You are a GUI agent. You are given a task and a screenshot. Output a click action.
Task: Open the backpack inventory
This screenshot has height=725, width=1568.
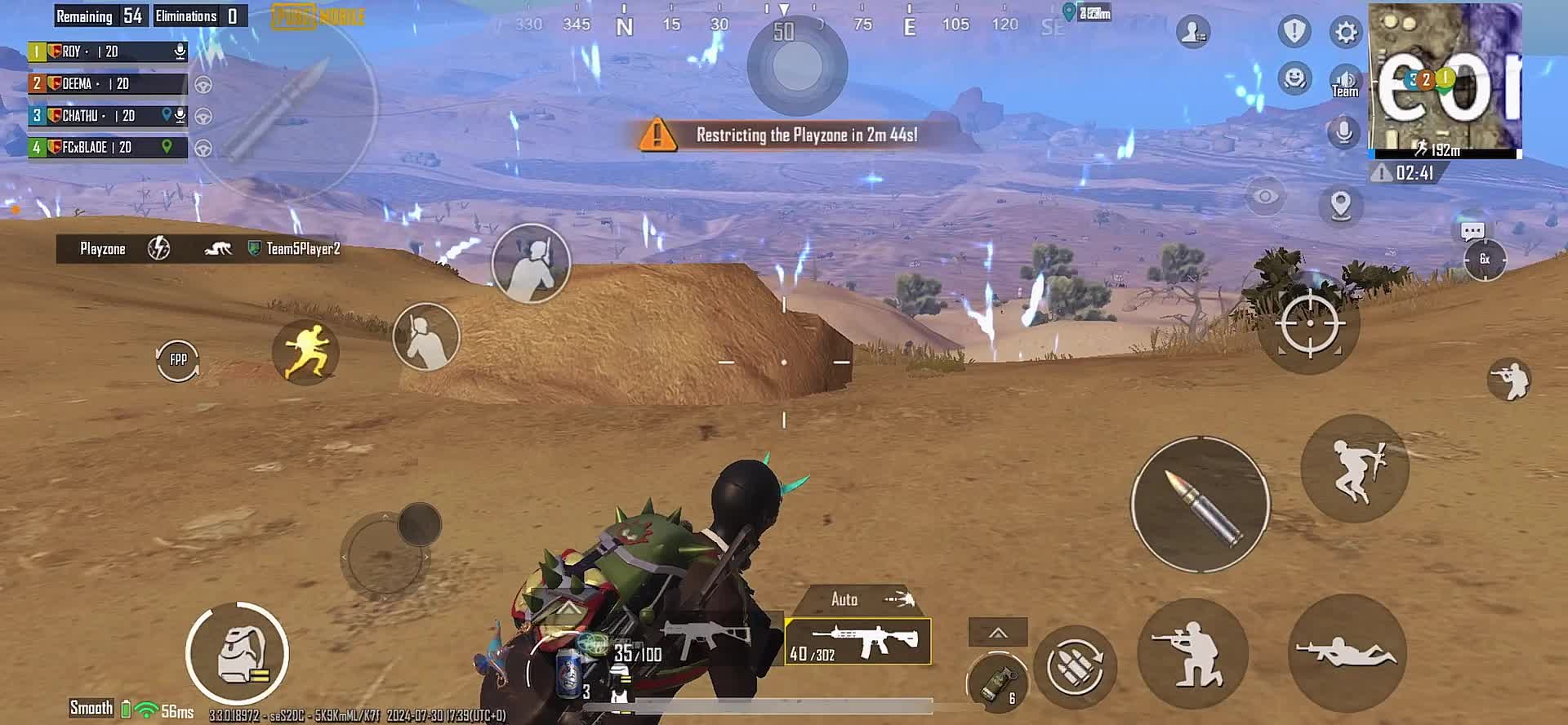[238, 653]
